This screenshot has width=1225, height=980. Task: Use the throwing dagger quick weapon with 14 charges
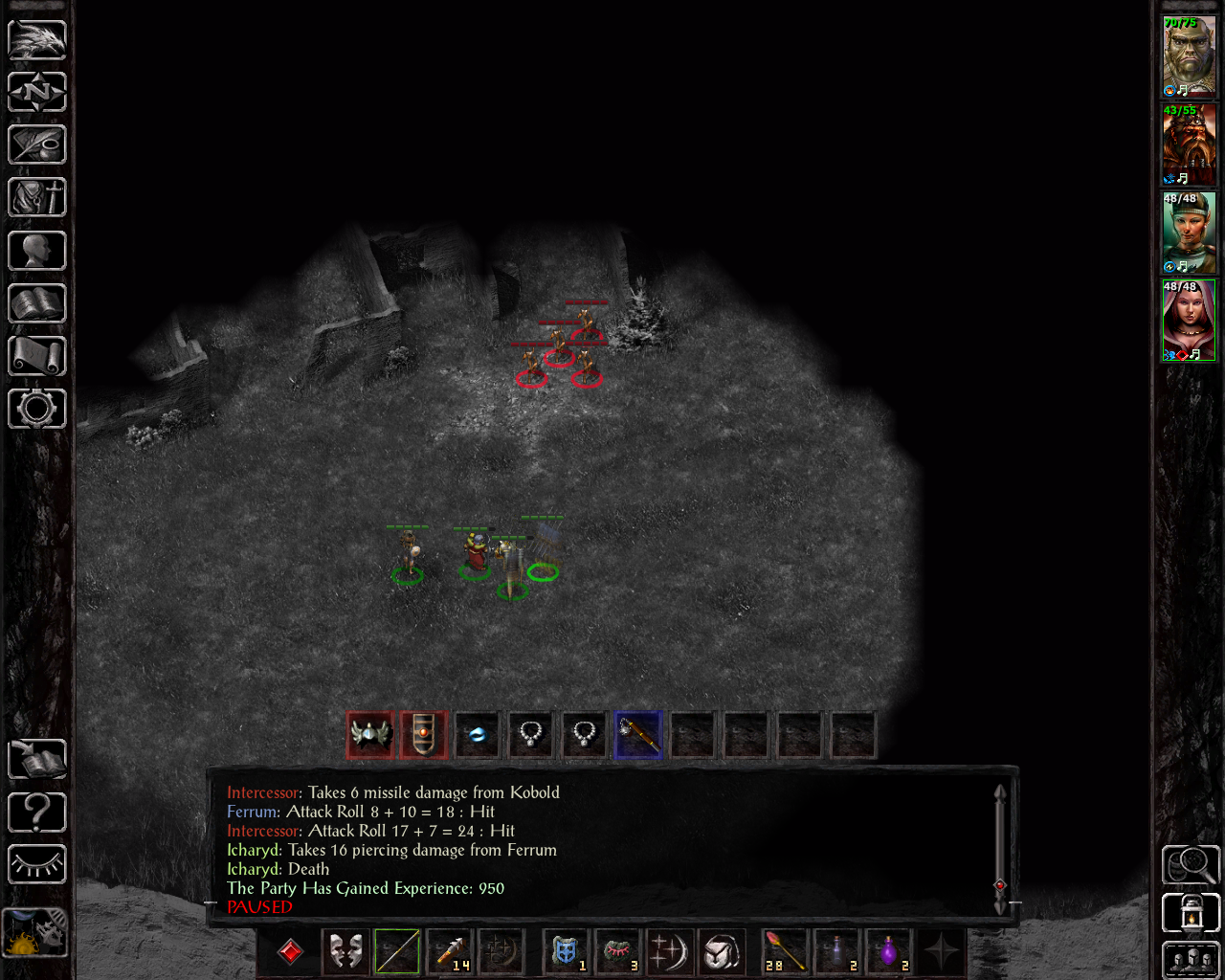coord(449,952)
